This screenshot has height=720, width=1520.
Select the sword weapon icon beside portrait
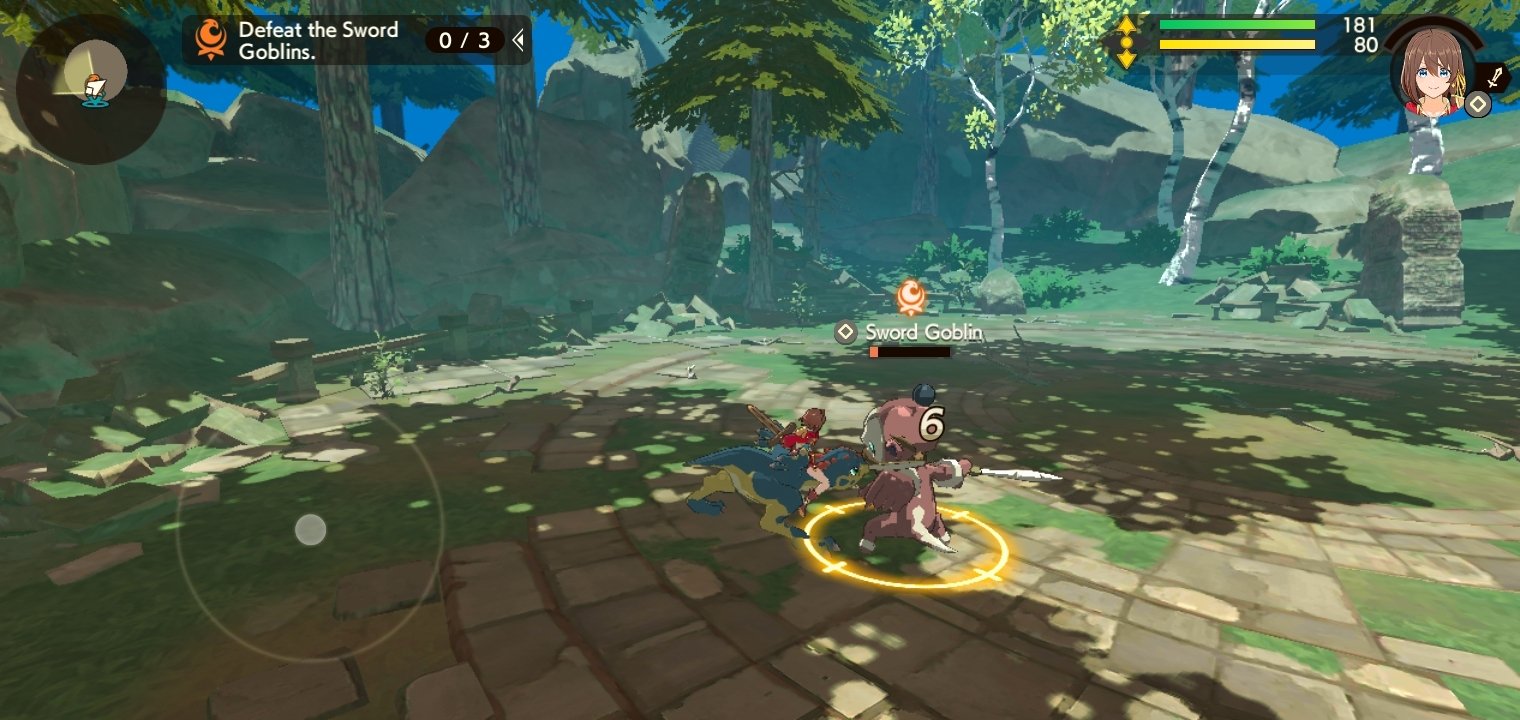coord(1495,77)
